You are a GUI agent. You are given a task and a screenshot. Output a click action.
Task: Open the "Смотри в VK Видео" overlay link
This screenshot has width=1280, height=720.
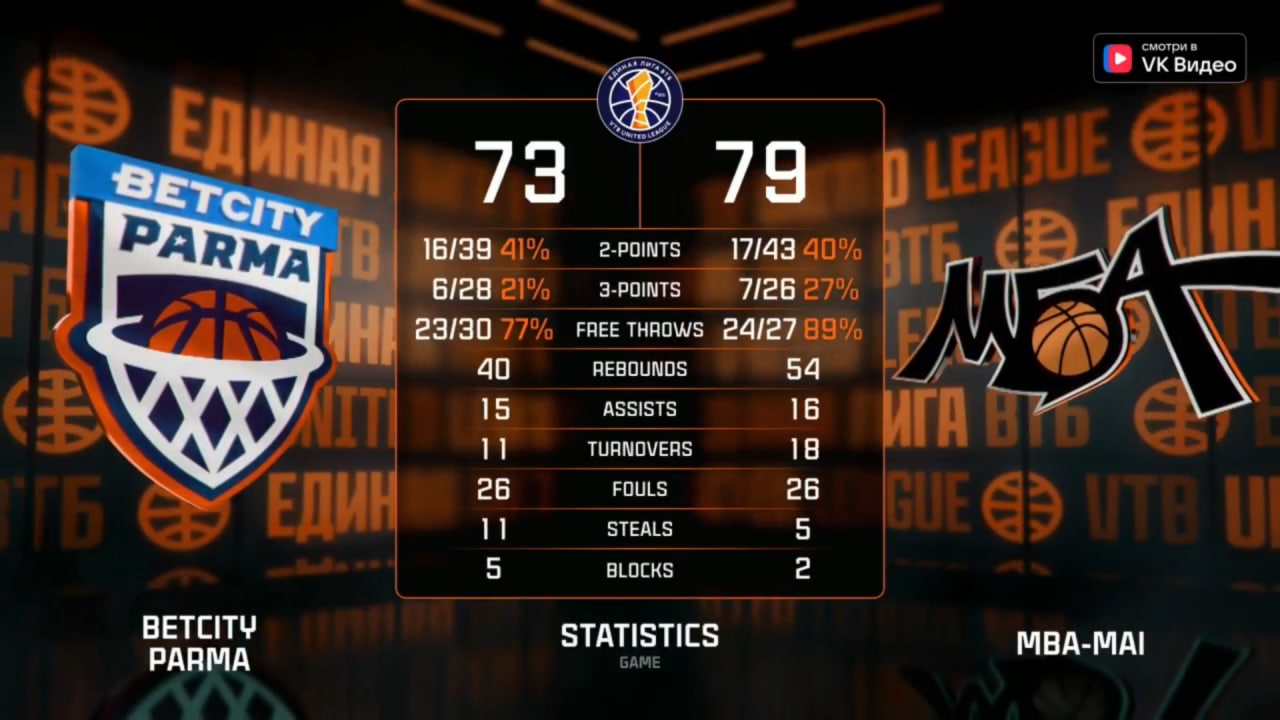pyautogui.click(x=1169, y=58)
